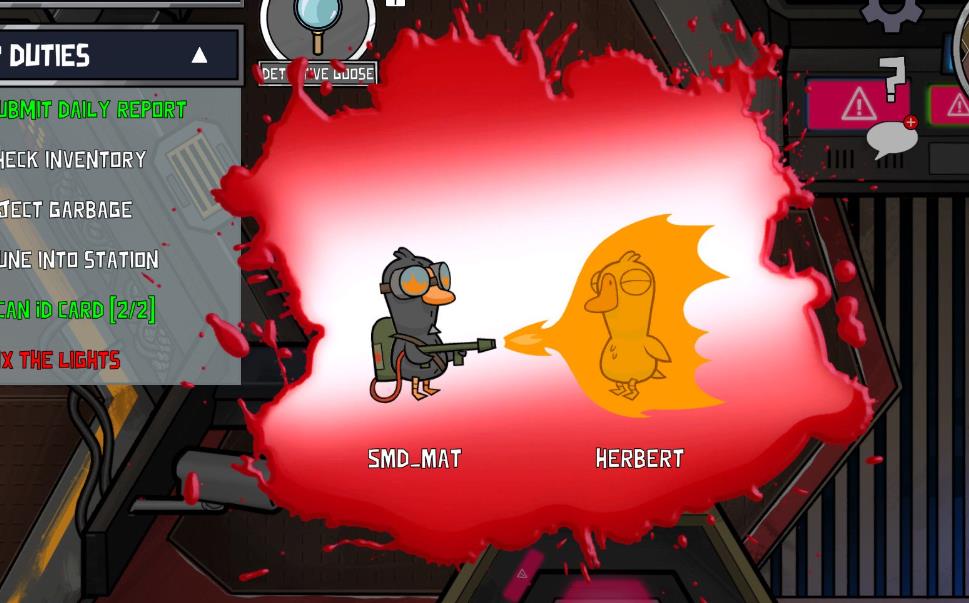The width and height of the screenshot is (969, 603).
Task: Select the Fix the Lights sabotage duty
Action: [60, 359]
